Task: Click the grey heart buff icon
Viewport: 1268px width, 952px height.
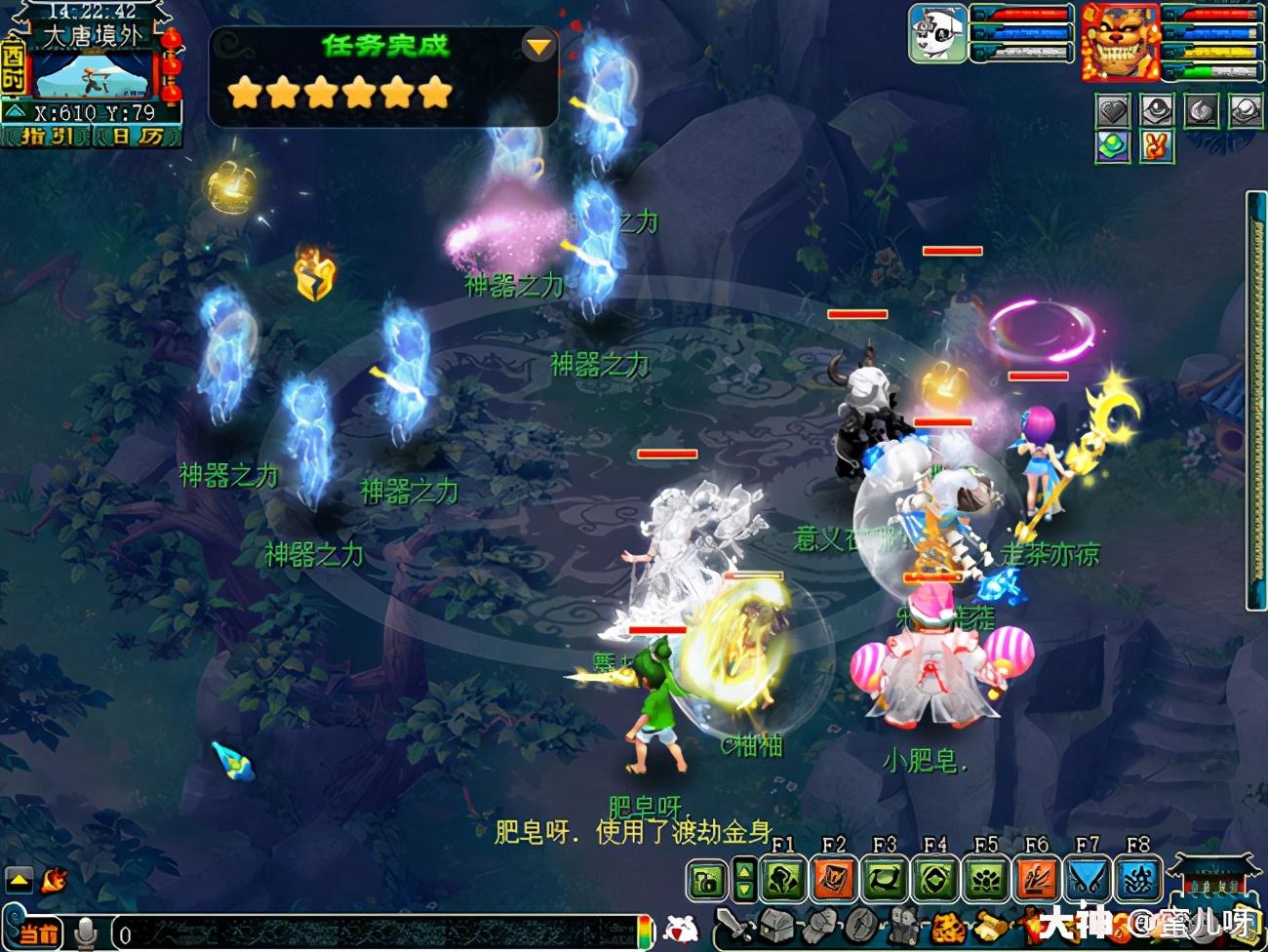Action: (x=1113, y=111)
